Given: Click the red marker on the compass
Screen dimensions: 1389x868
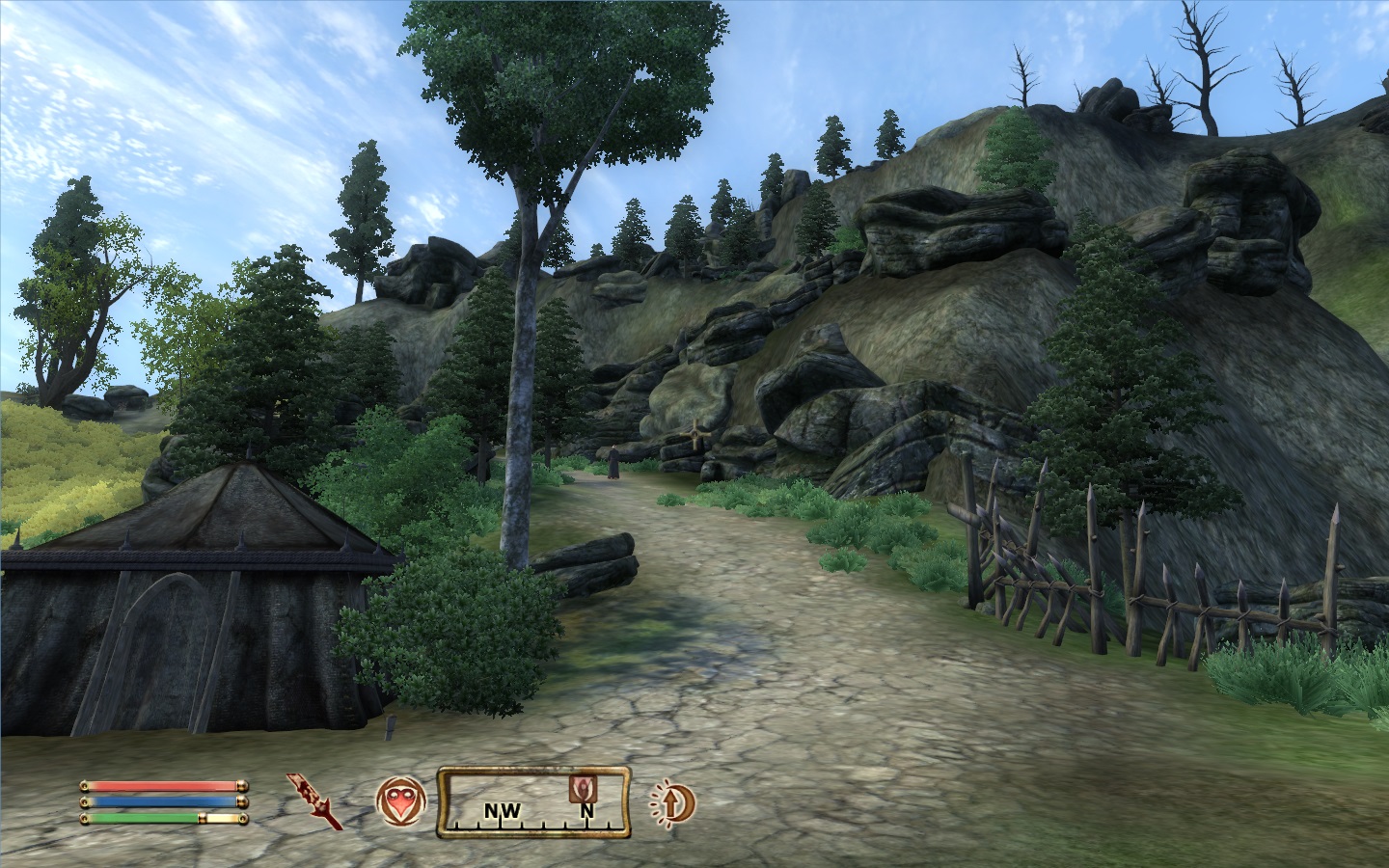Looking at the screenshot, I should point(585,788).
